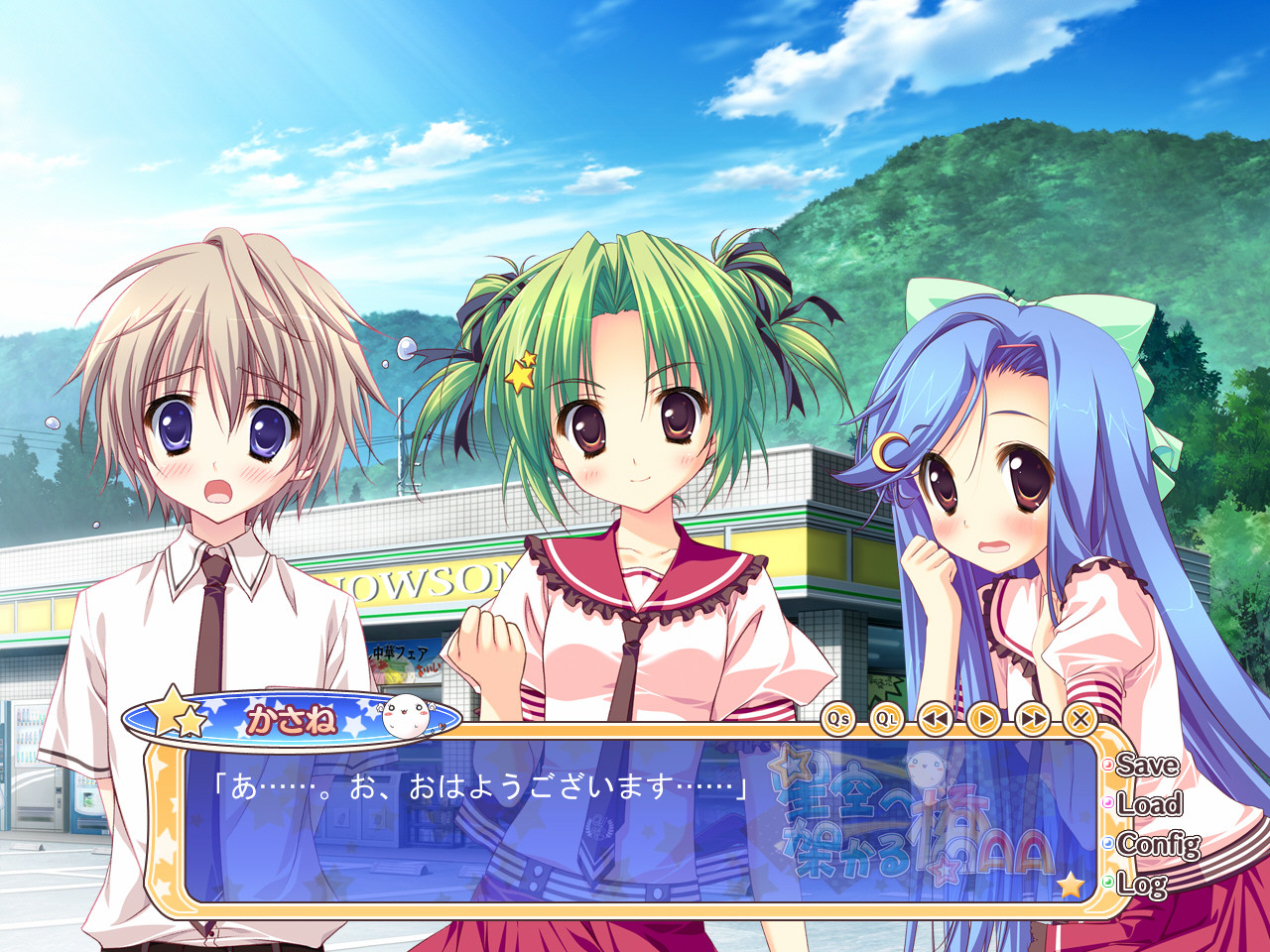Open the Load menu
The height and width of the screenshot is (952, 1270).
point(1148,804)
